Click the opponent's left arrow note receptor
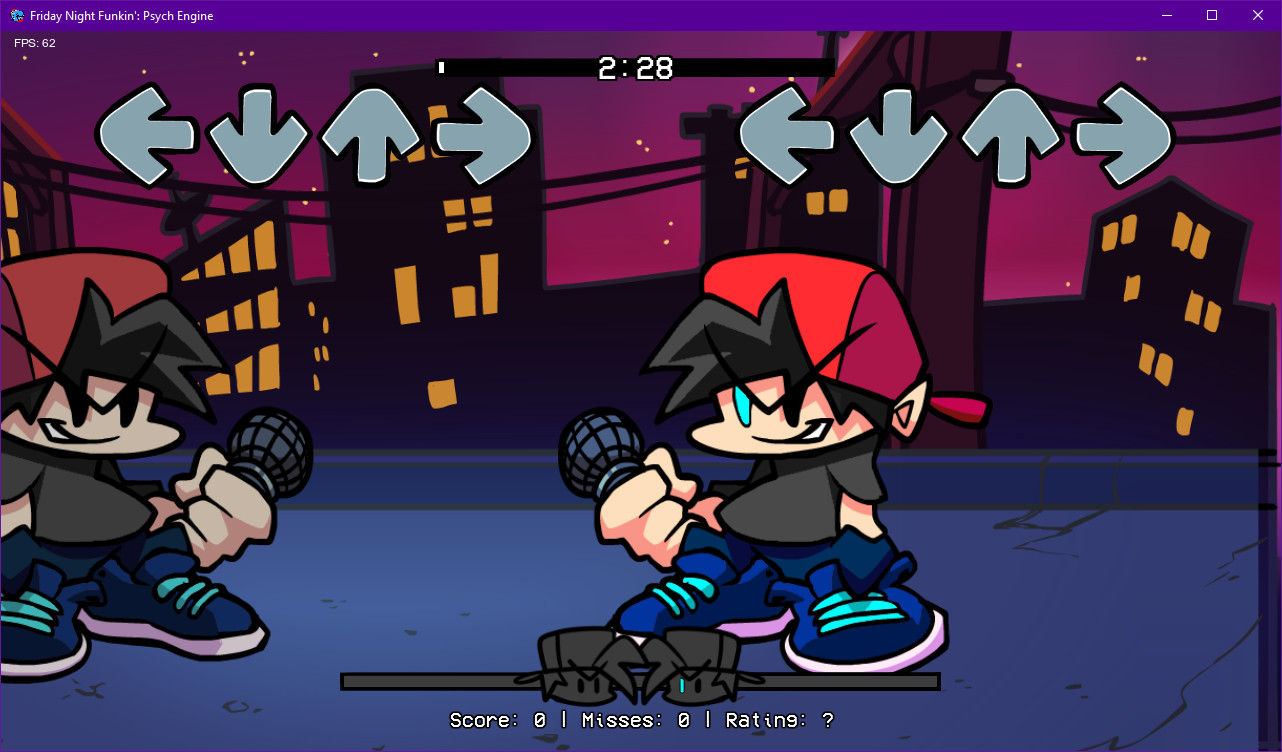 [145, 135]
